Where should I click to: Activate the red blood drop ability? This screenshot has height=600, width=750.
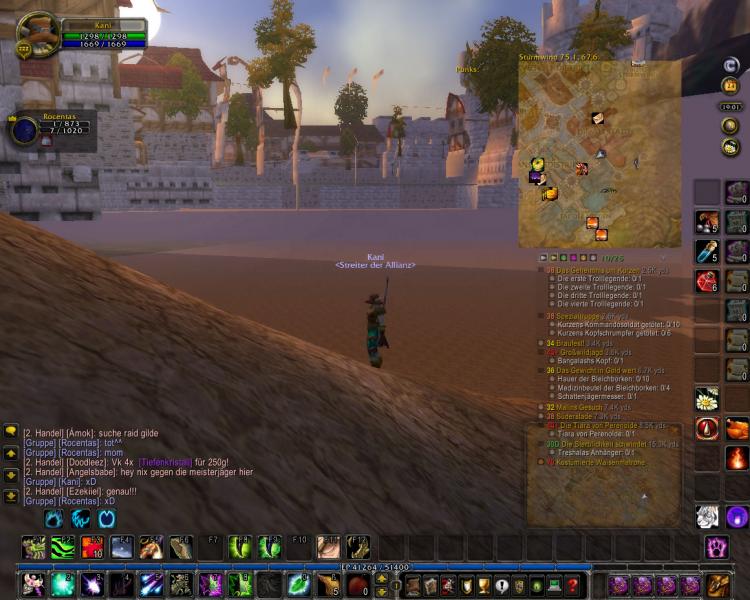[x=707, y=429]
